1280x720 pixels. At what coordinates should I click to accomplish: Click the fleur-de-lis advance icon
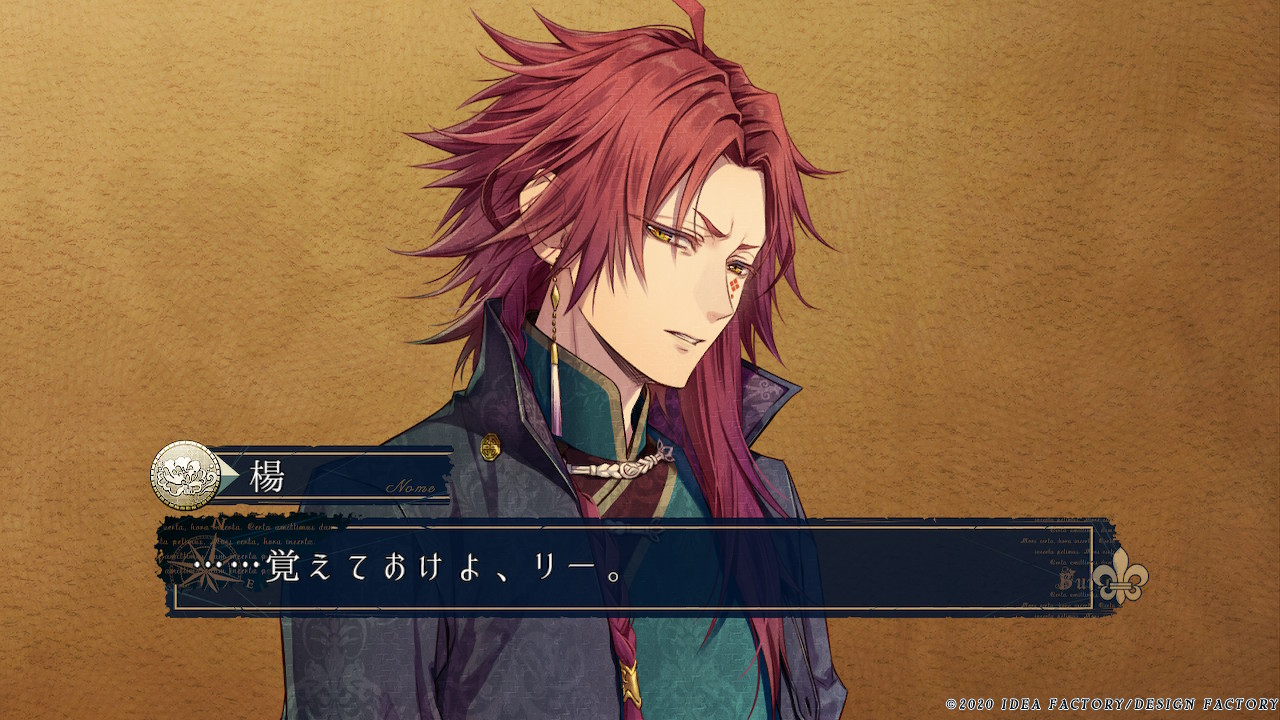click(1119, 577)
